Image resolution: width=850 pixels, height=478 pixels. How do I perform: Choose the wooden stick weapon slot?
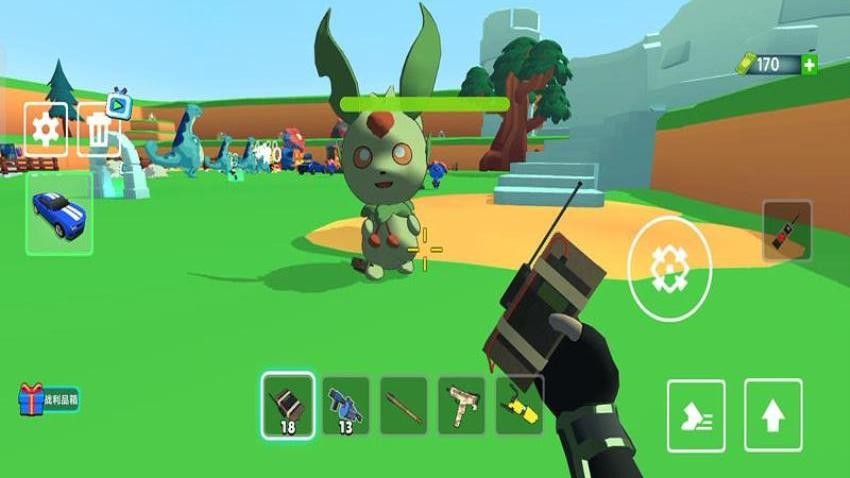[404, 405]
